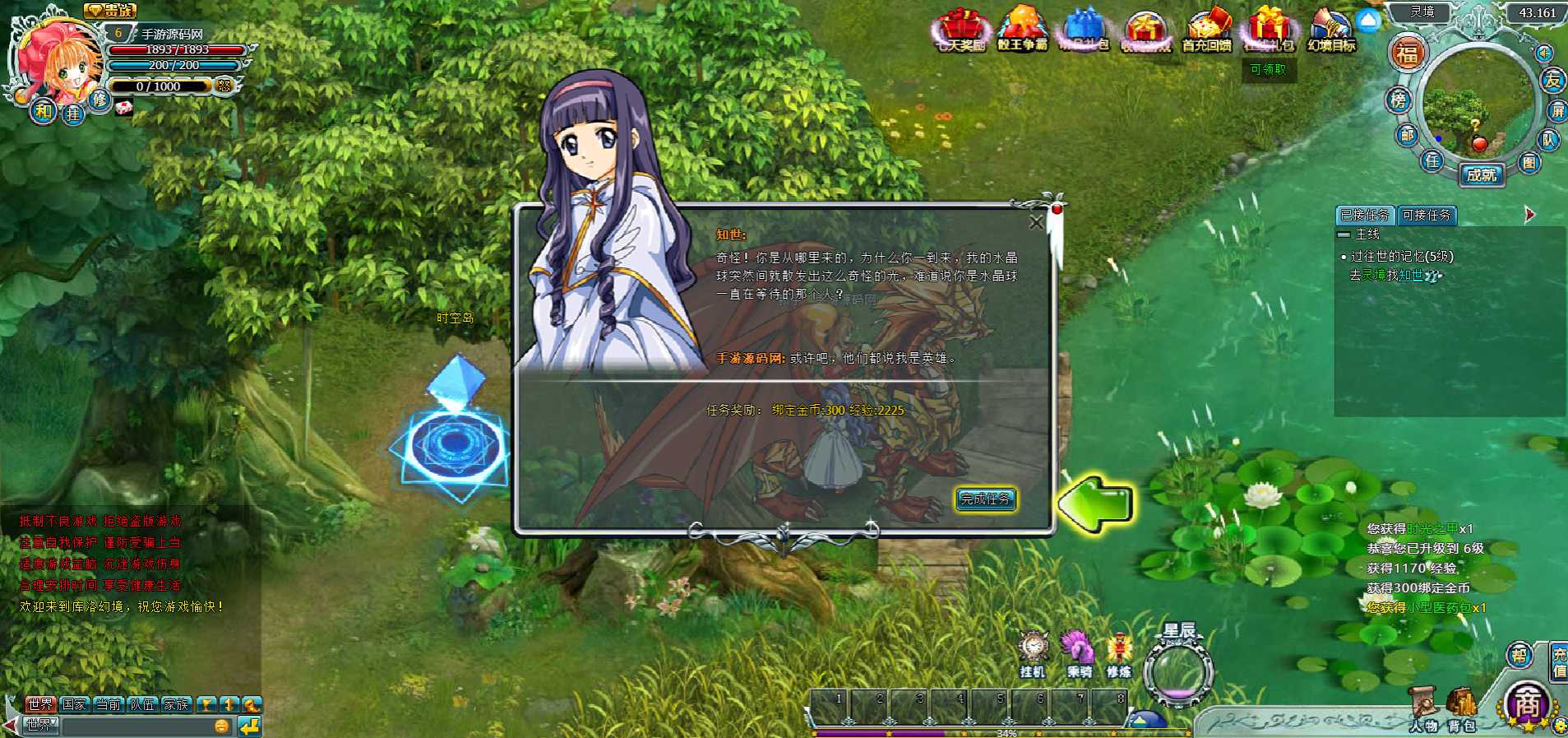Image resolution: width=1568 pixels, height=738 pixels.
Task: Open the 已接任务 accepted quests tab
Action: click(1365, 216)
